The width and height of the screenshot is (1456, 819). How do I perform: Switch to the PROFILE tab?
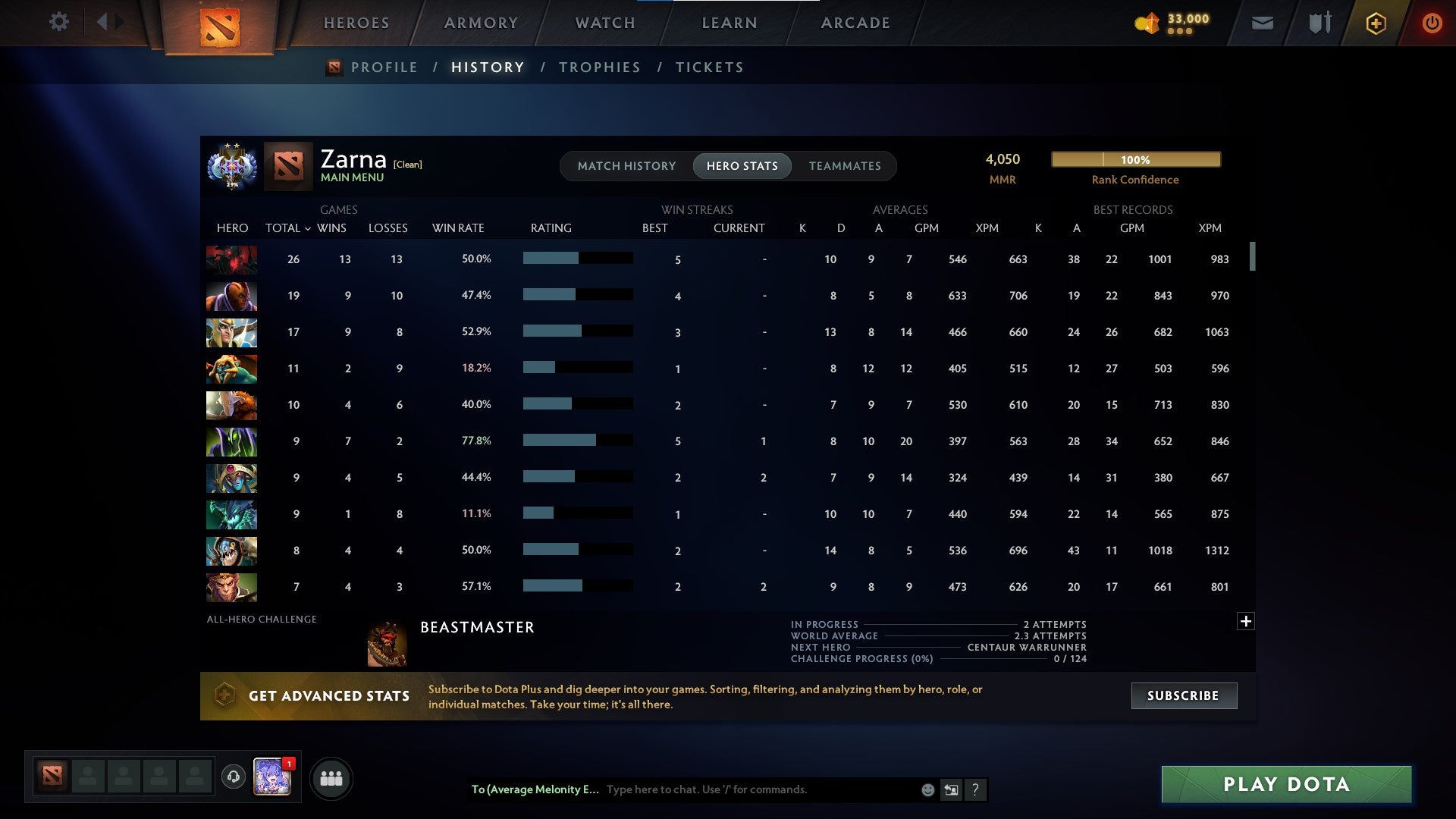(384, 67)
